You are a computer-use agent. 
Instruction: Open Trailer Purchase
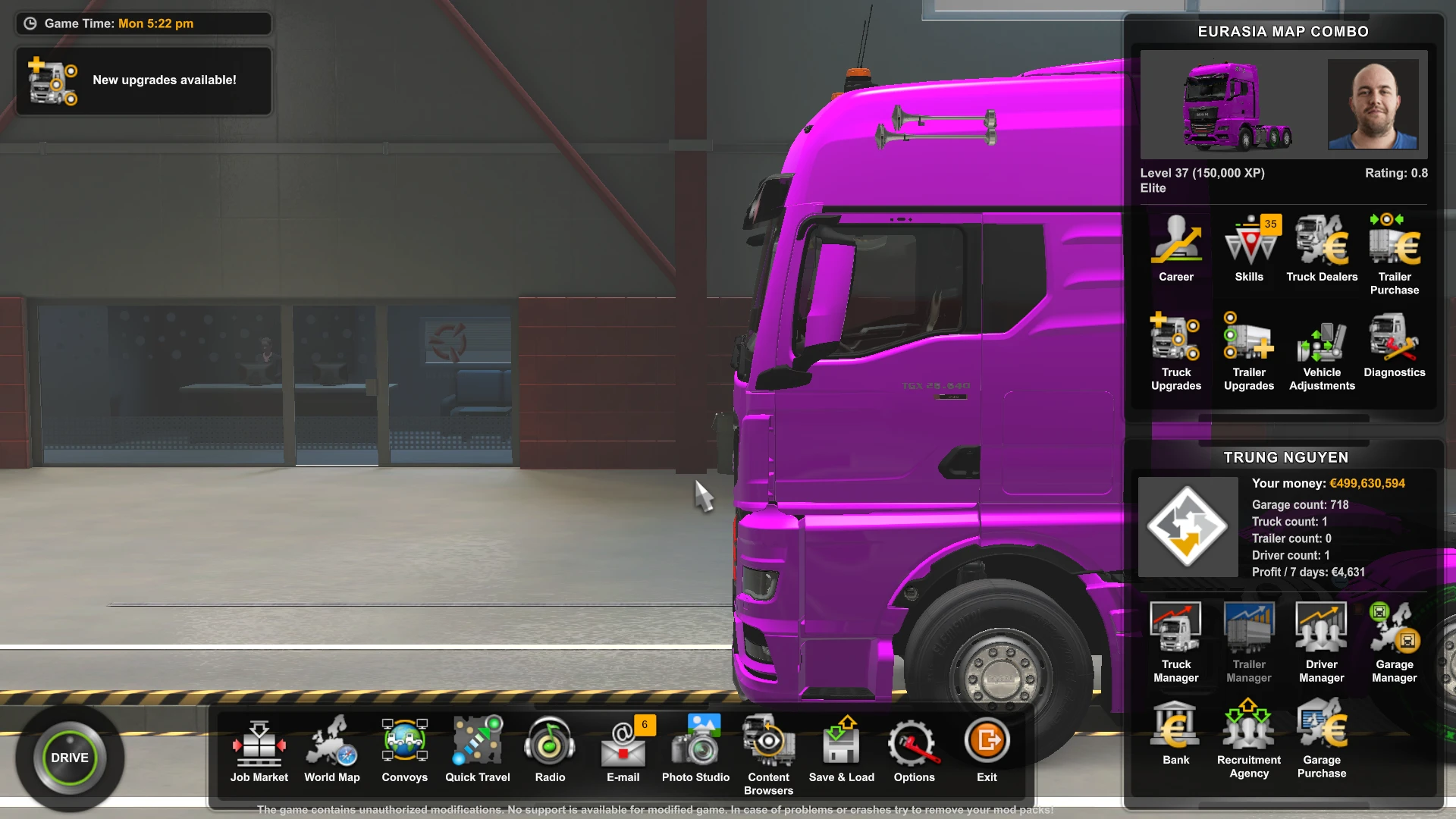tap(1394, 243)
